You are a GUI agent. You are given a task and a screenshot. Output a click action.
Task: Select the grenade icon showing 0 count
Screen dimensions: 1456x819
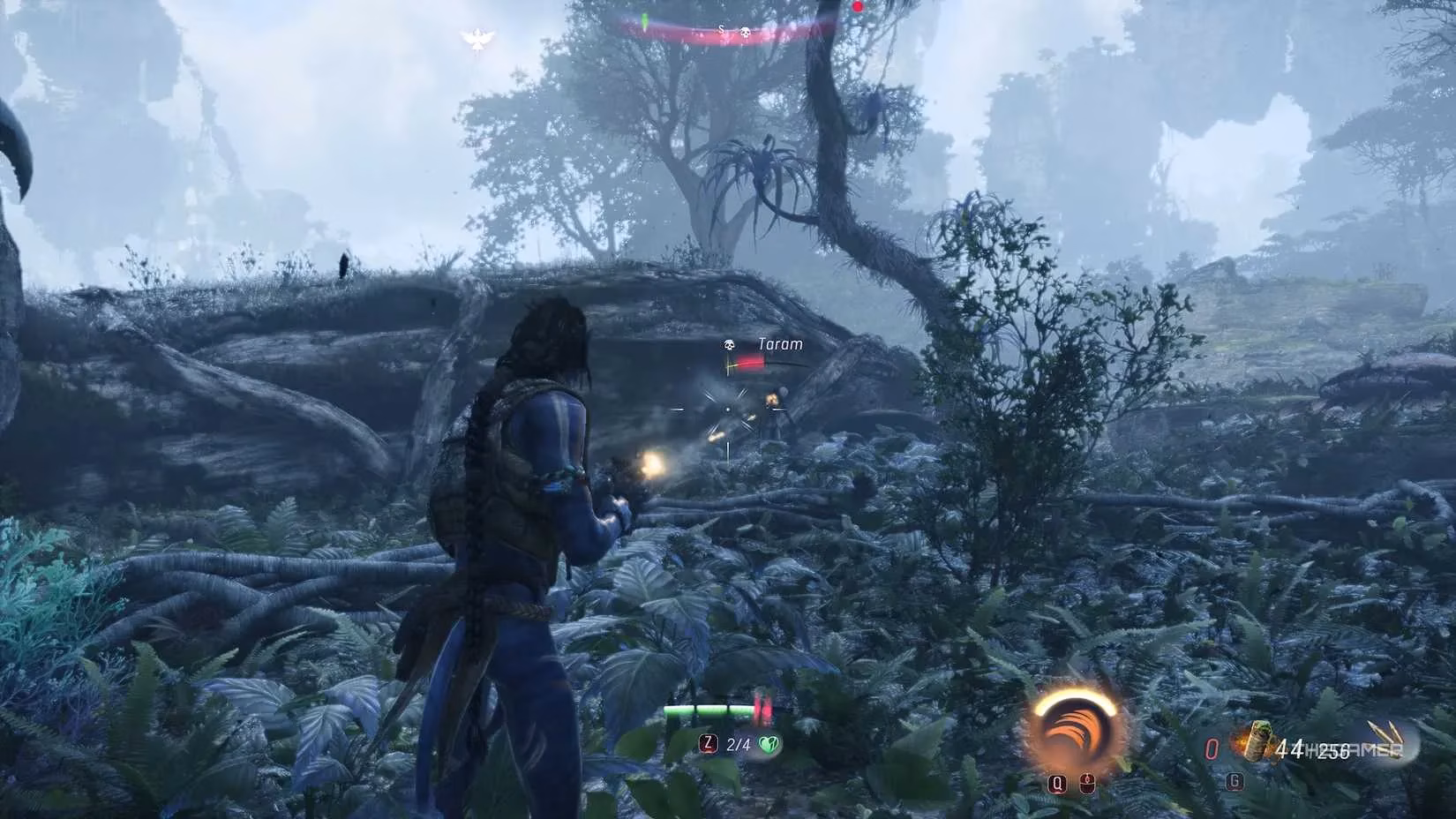(1212, 747)
